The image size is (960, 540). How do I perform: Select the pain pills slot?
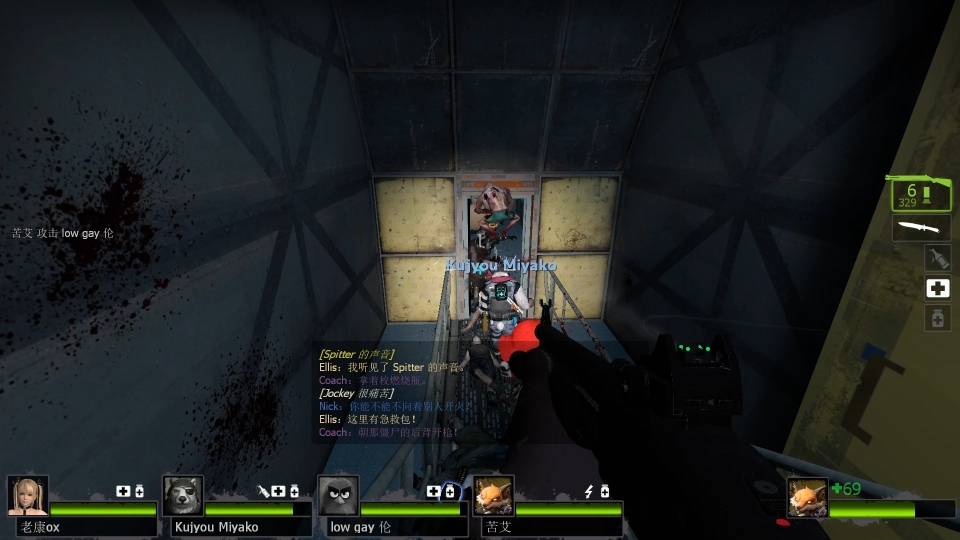pos(937,319)
